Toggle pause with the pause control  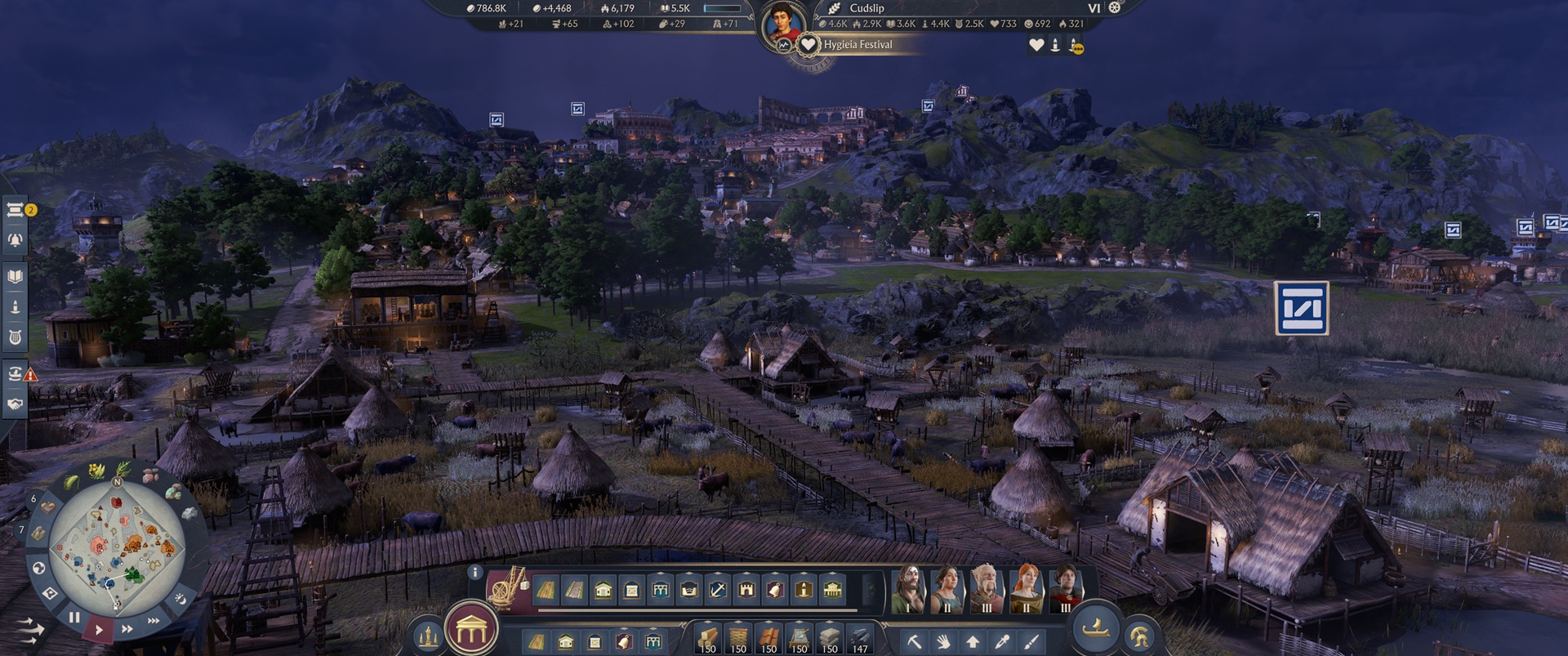tap(73, 618)
